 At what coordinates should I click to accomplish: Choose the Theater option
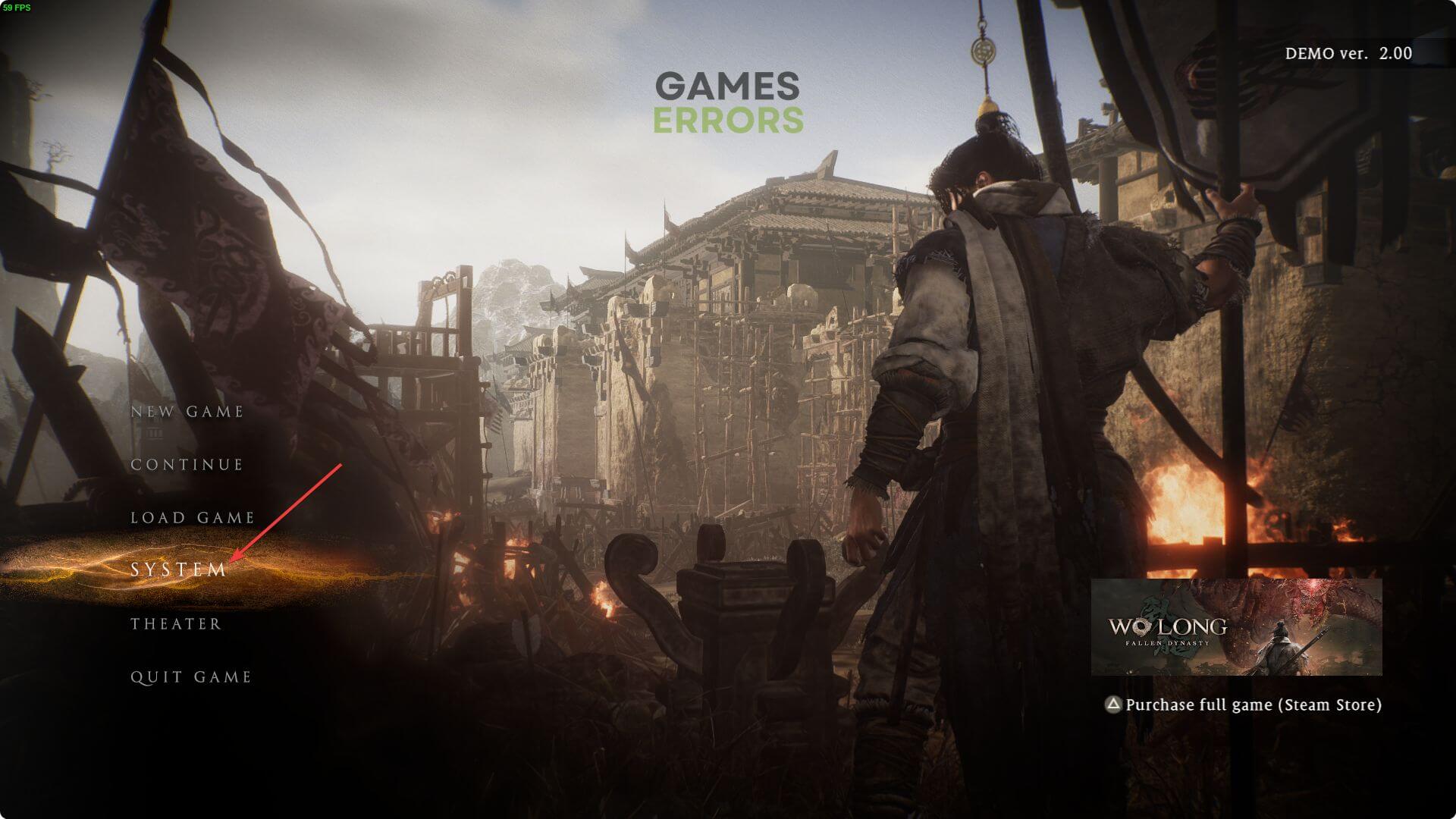pos(176,624)
